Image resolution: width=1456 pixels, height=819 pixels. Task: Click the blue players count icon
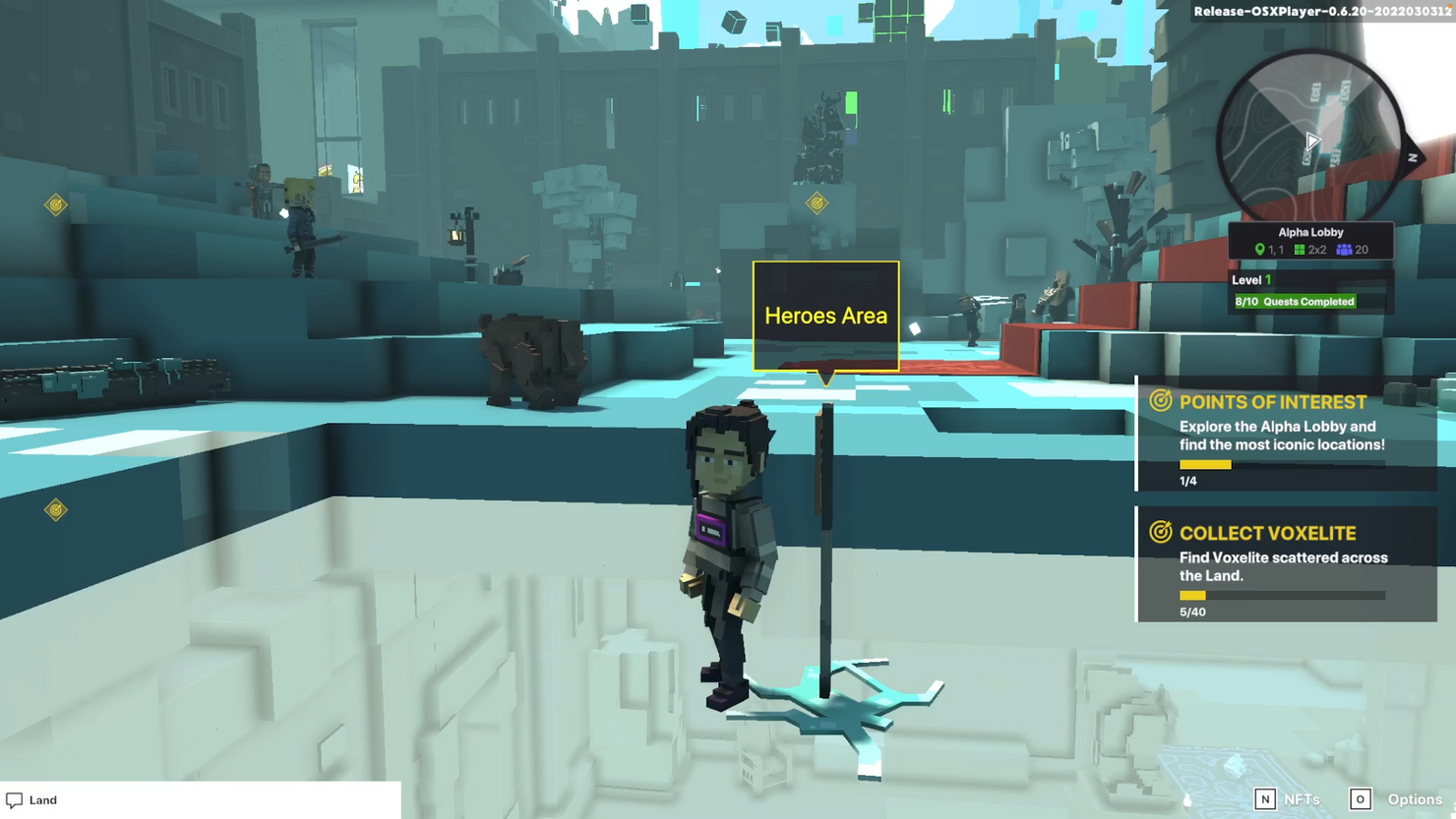point(1344,250)
